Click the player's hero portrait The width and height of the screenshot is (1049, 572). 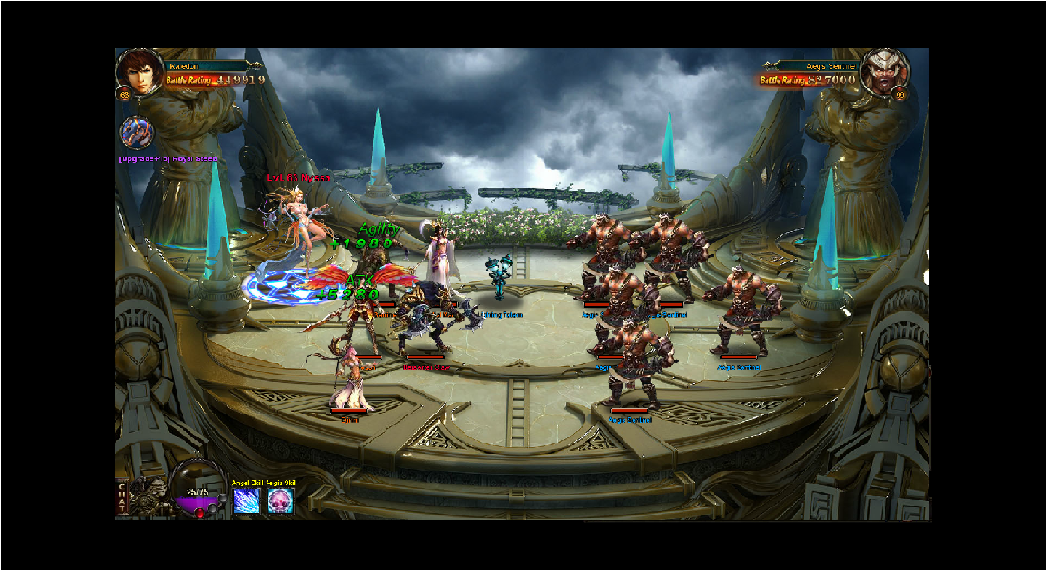[x=140, y=72]
